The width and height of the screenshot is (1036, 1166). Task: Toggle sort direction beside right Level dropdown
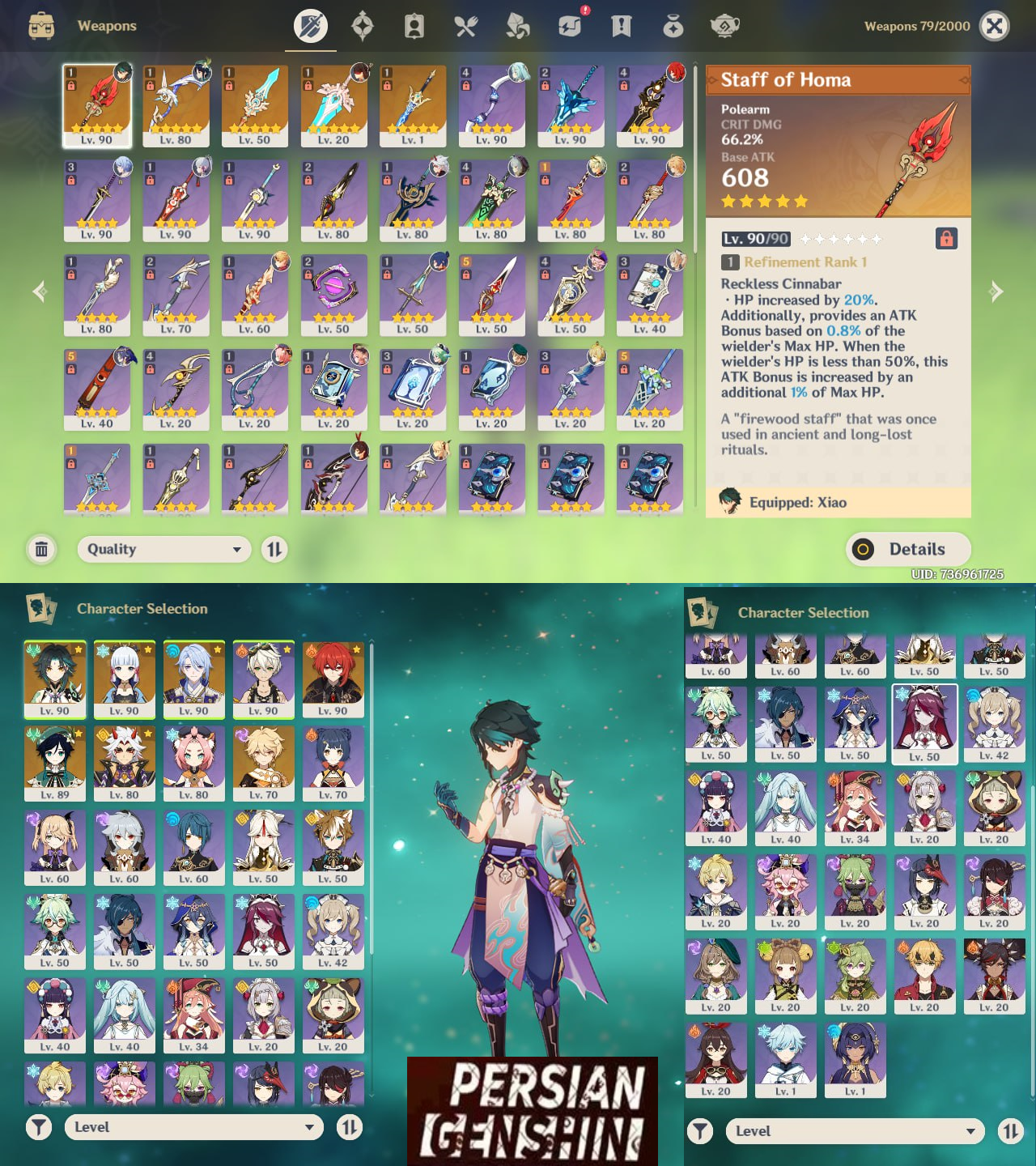tap(1009, 1130)
